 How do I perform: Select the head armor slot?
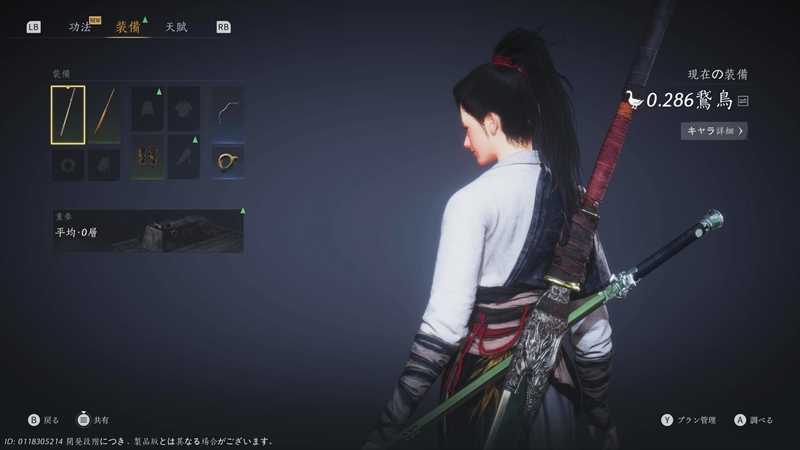(148, 108)
